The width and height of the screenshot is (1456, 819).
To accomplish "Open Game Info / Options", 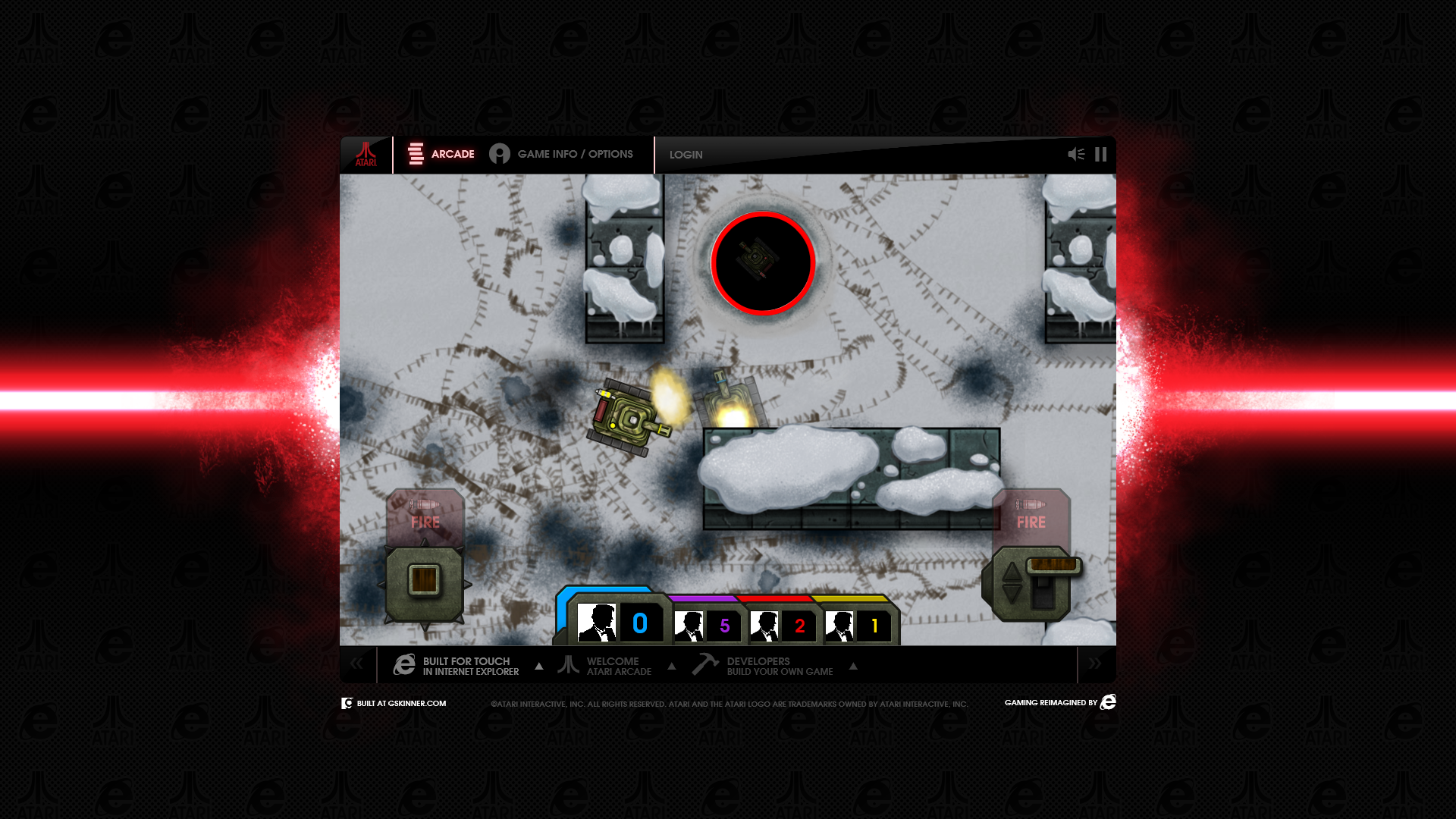I will click(x=561, y=154).
